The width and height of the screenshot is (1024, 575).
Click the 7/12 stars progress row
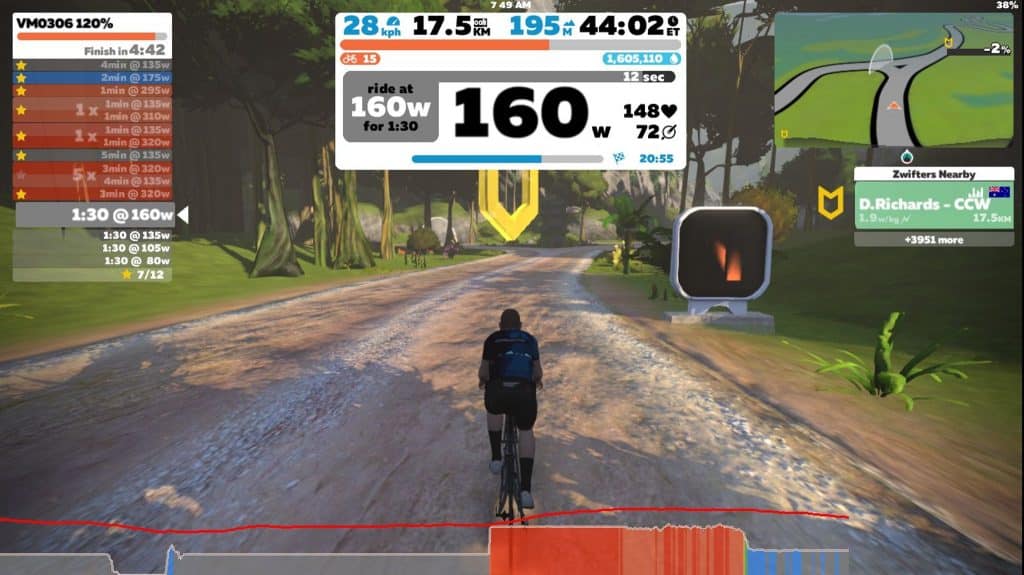93,274
